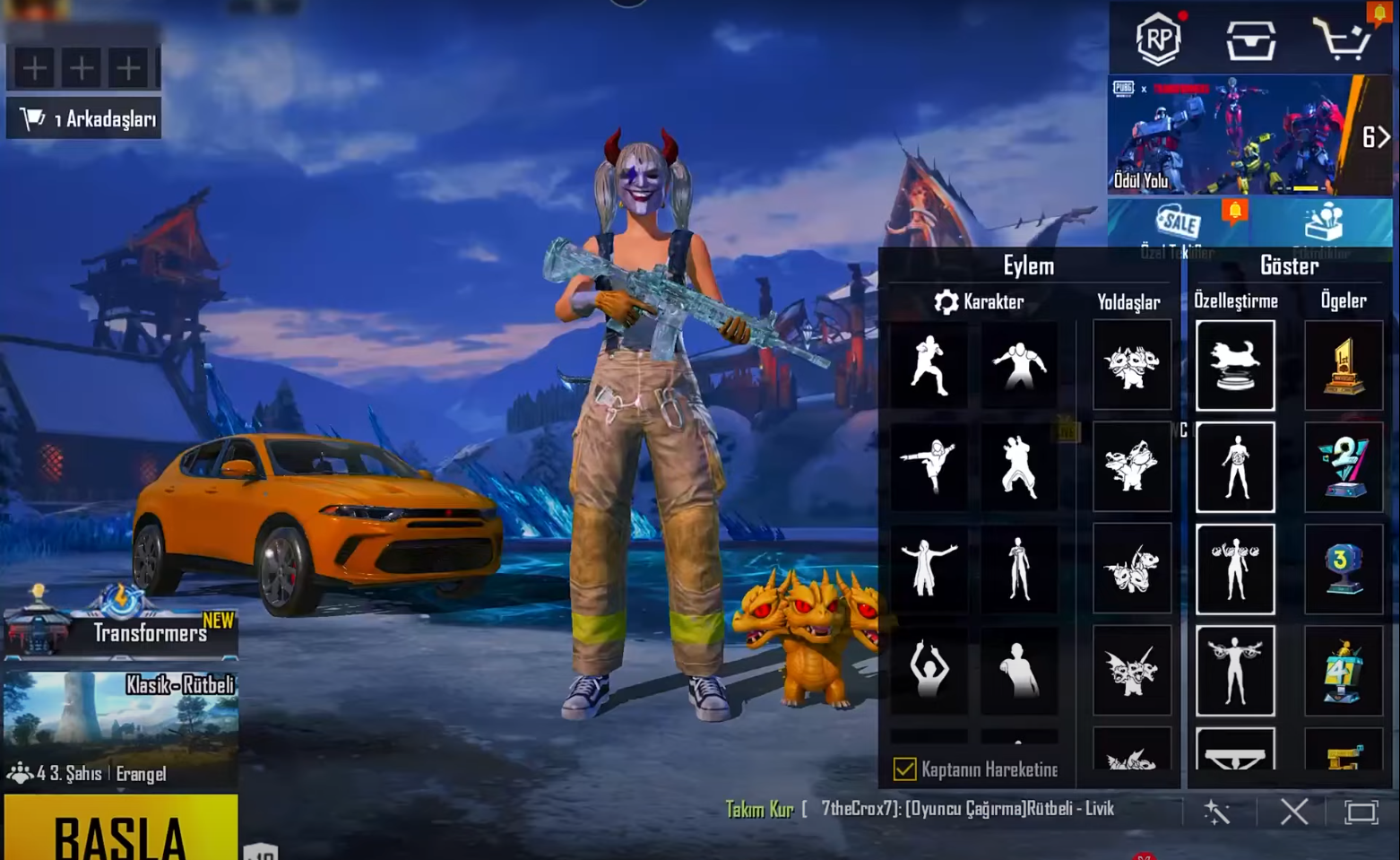
Task: Open the RP royale pass menu
Action: coord(1157,39)
